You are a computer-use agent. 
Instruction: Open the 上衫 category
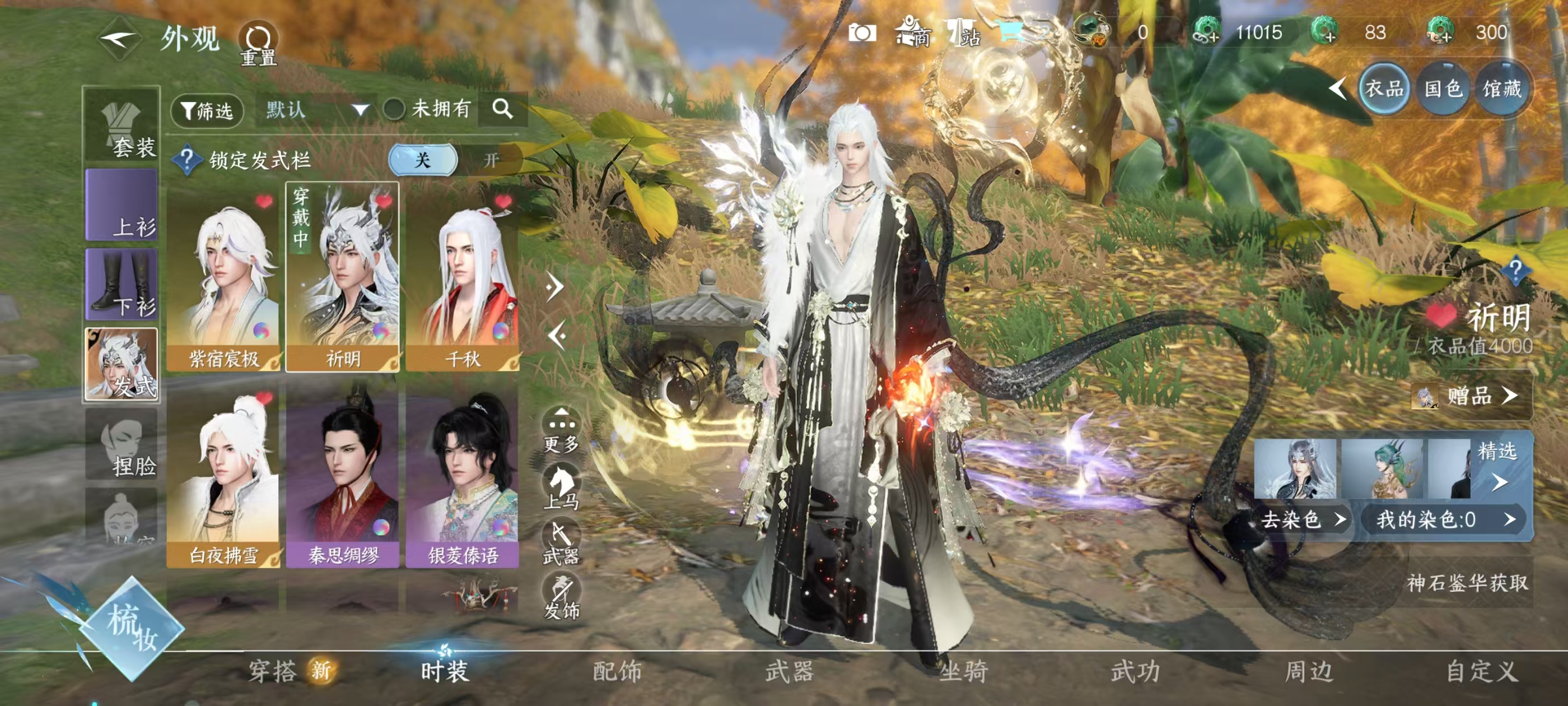122,205
